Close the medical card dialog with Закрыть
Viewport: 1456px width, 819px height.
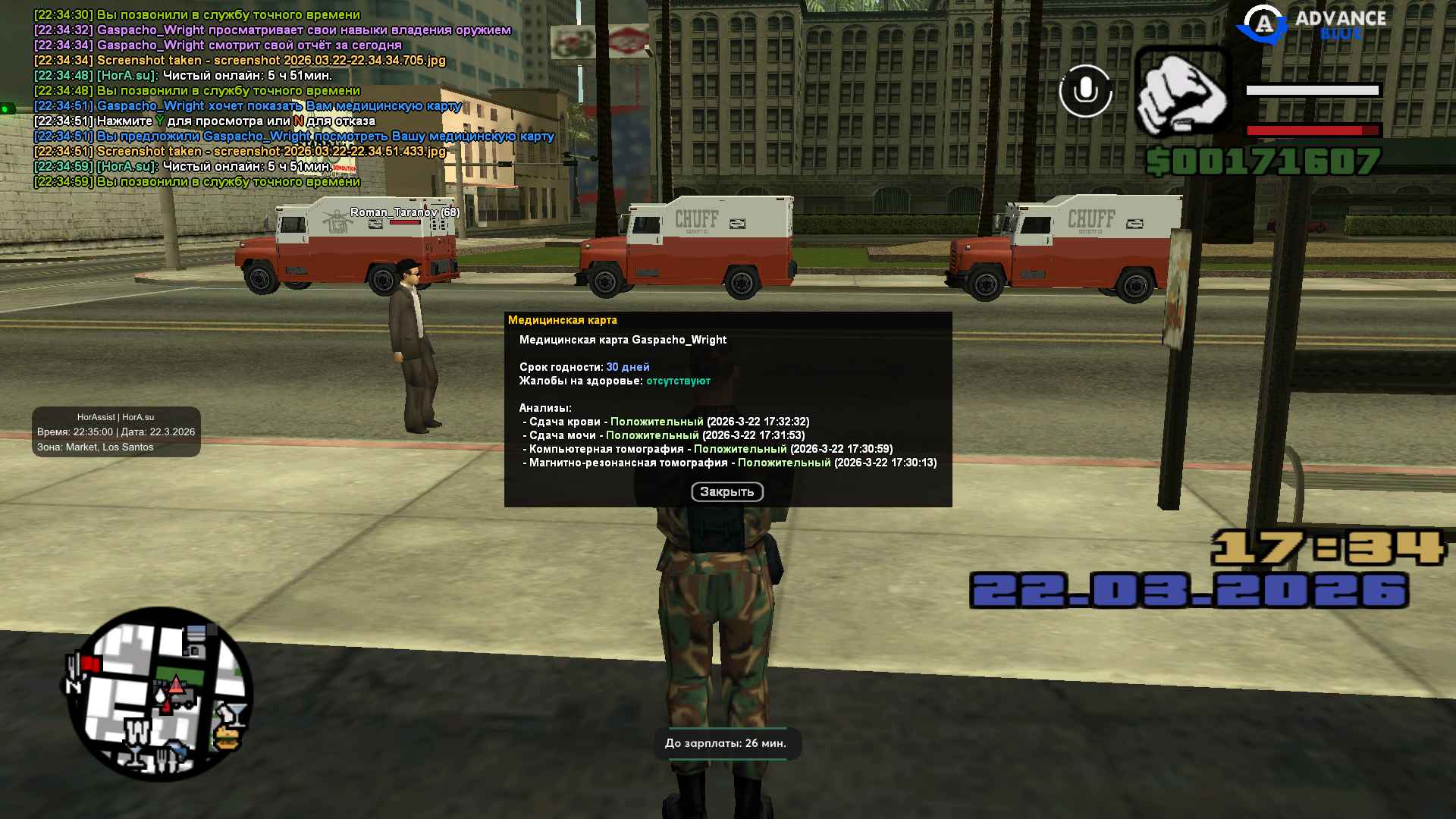point(726,492)
